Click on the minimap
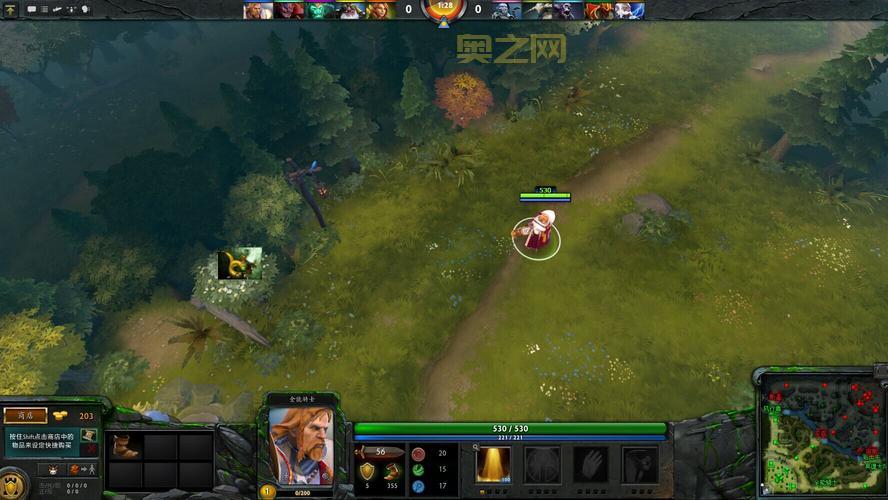Screen dimensions: 888x500 pos(822,436)
